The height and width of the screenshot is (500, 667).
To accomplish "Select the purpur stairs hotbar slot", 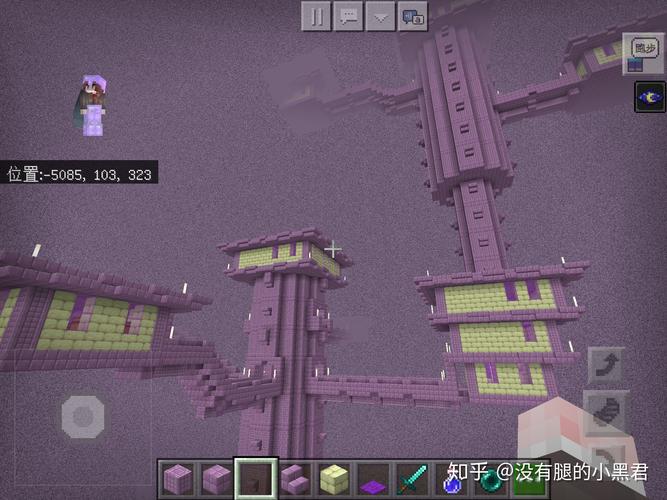I will coord(294,478).
